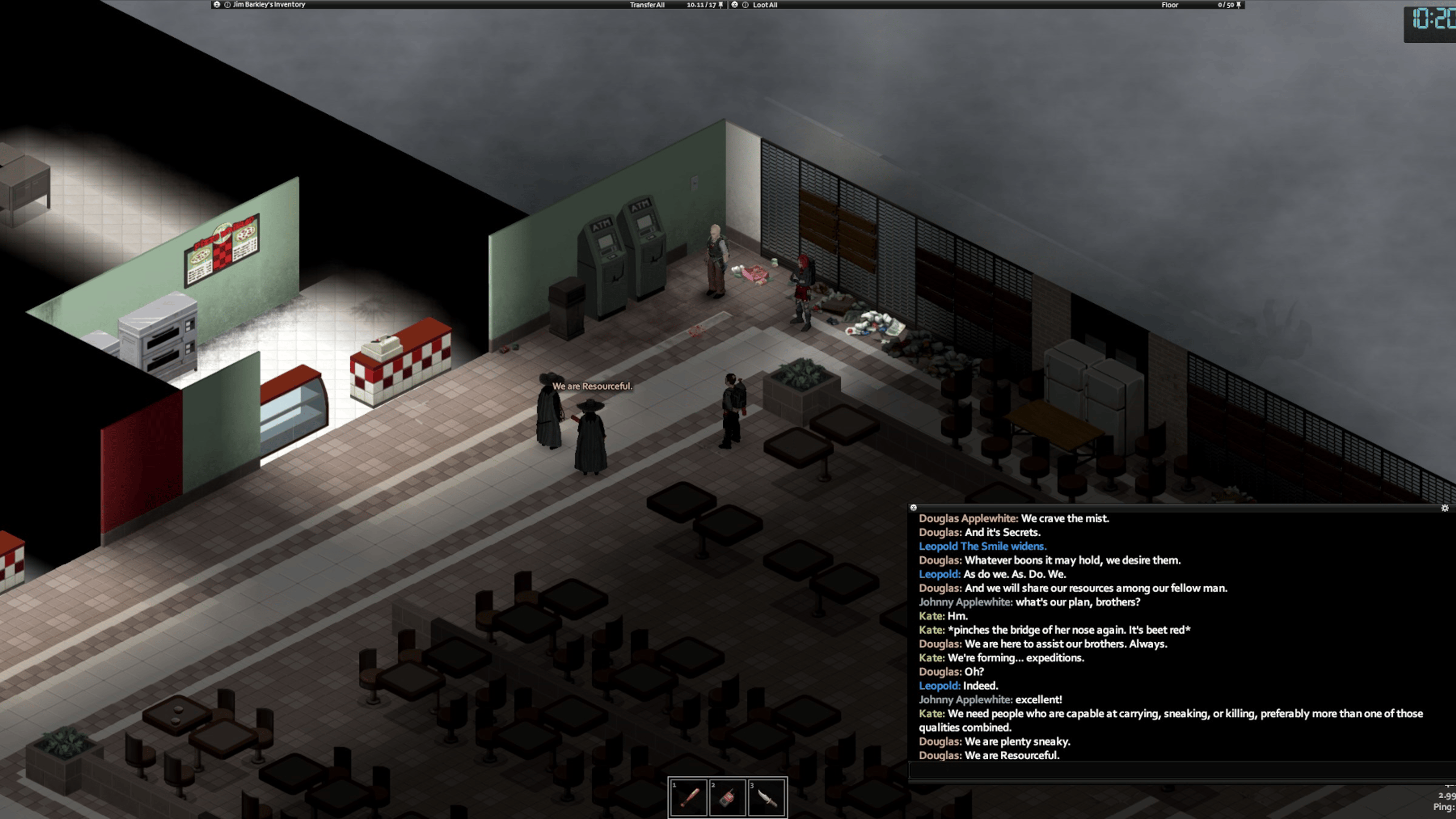Pin Jim Barkley's Inventory panel
Screen dimensions: 1456x819
pos(720,5)
